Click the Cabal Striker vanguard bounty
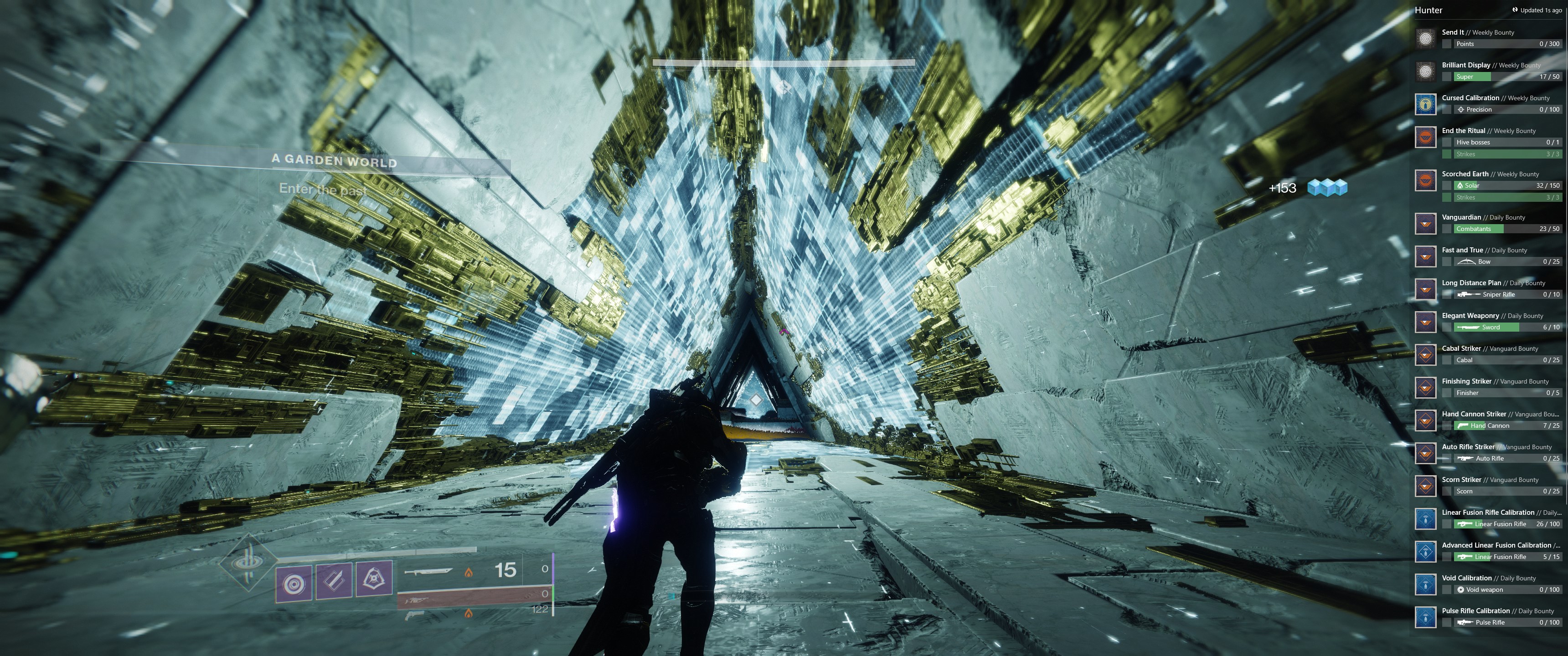The image size is (1568, 656). tap(1488, 355)
